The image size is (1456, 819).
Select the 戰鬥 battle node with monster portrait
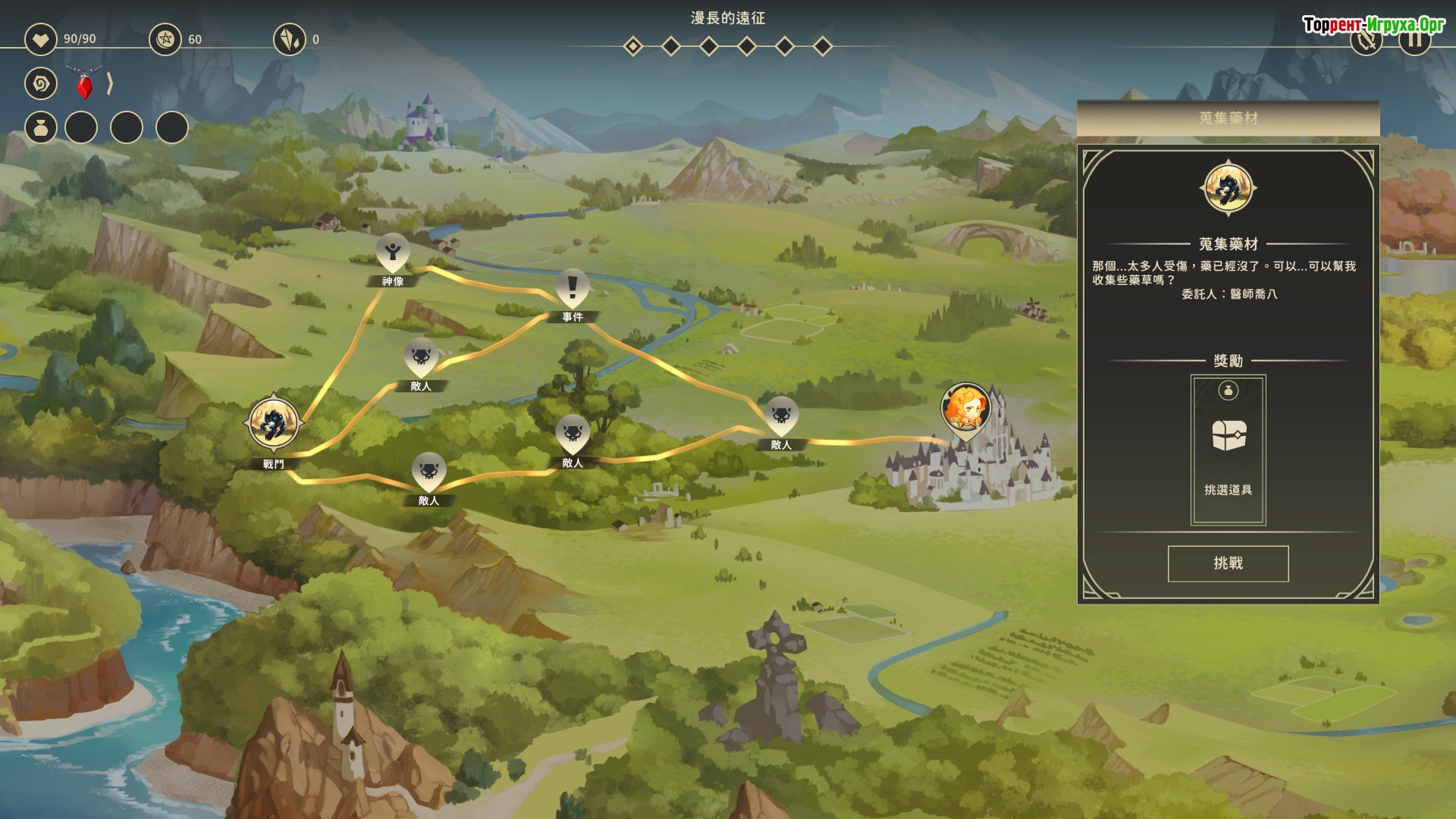click(x=274, y=423)
